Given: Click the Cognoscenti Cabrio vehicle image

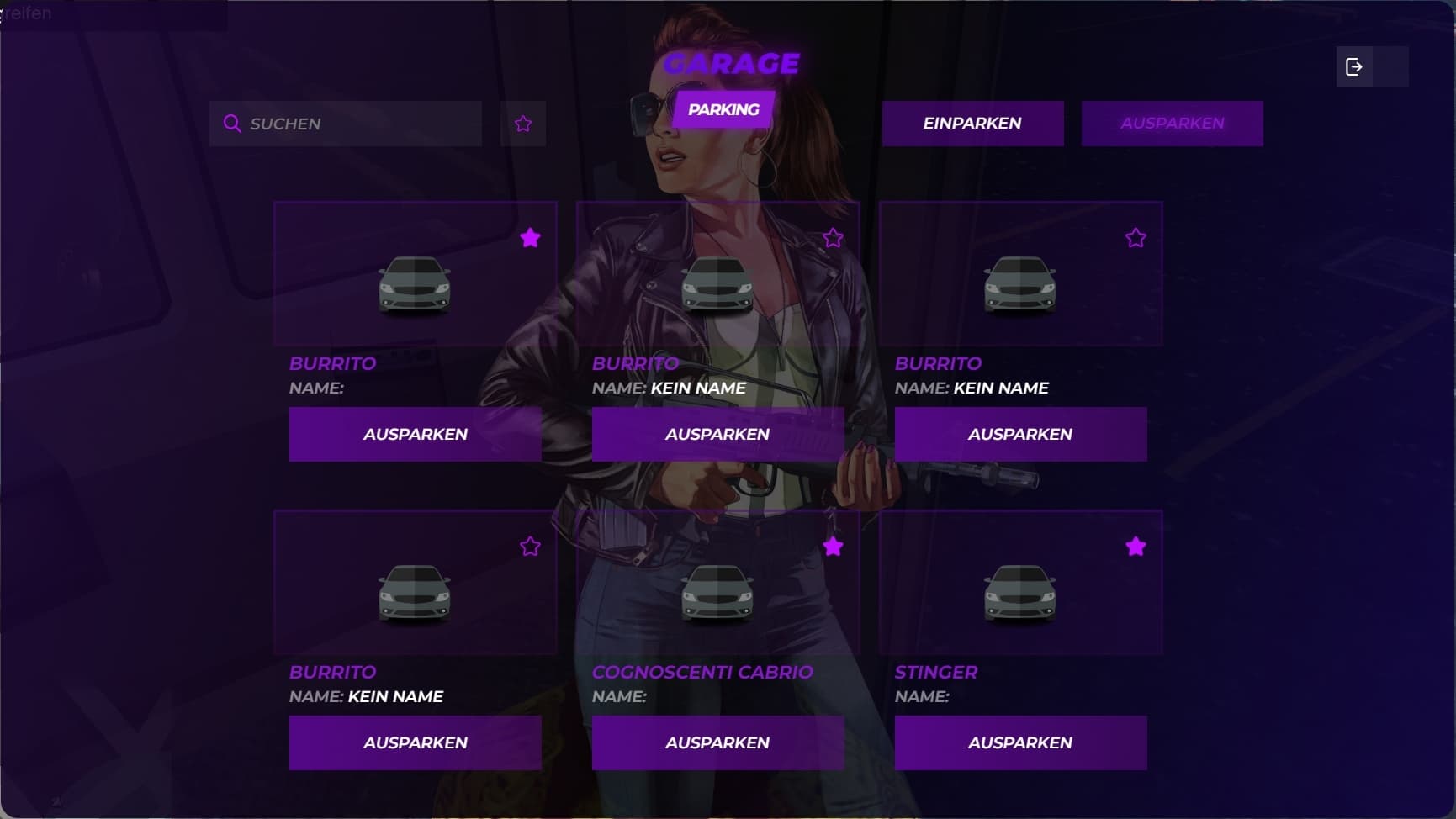Looking at the screenshot, I should tap(717, 594).
